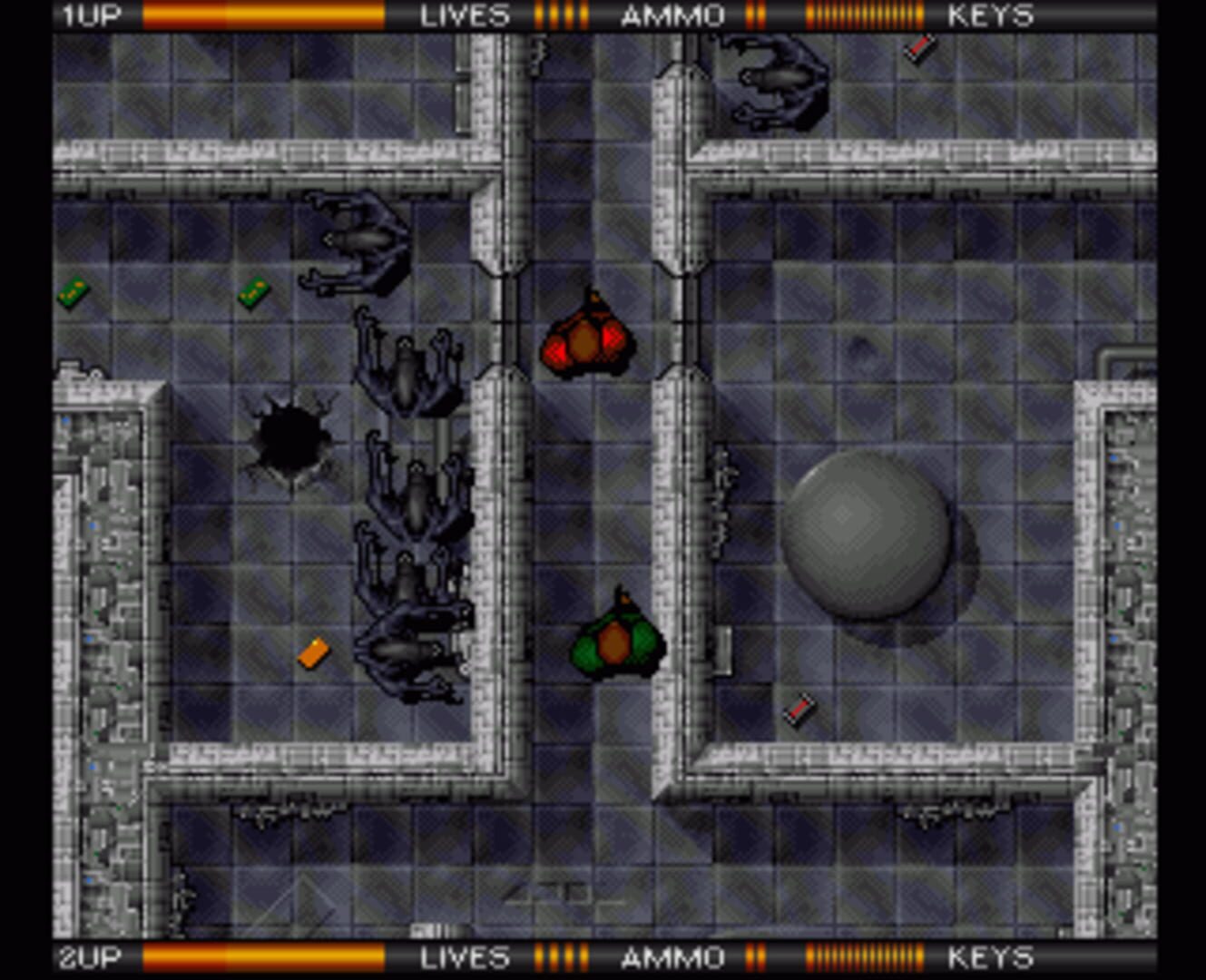Select the KEYS label in the top HUD
Screen dimensions: 1206x980
point(989,15)
